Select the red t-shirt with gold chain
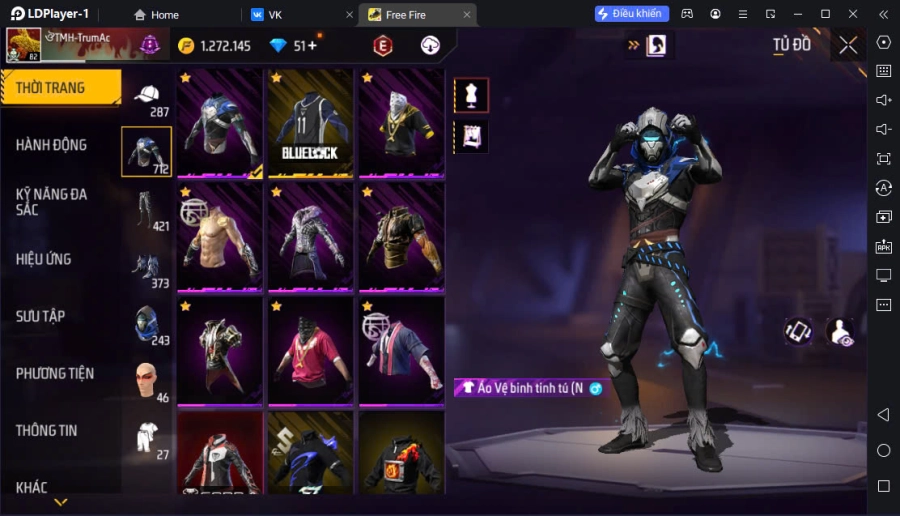 [x=310, y=350]
